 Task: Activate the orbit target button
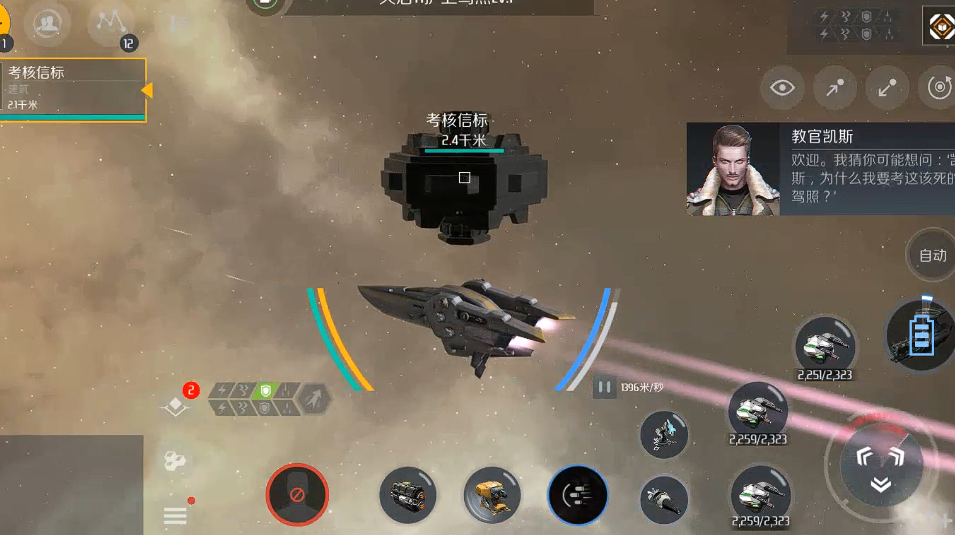tap(938, 88)
